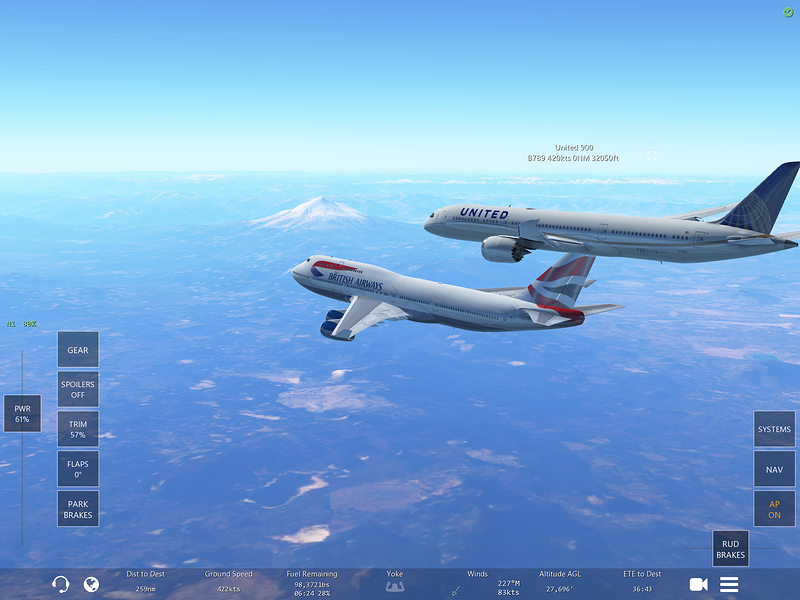Change the SPOILERS OFF setting
Viewport: 800px width, 600px height.
point(78,389)
